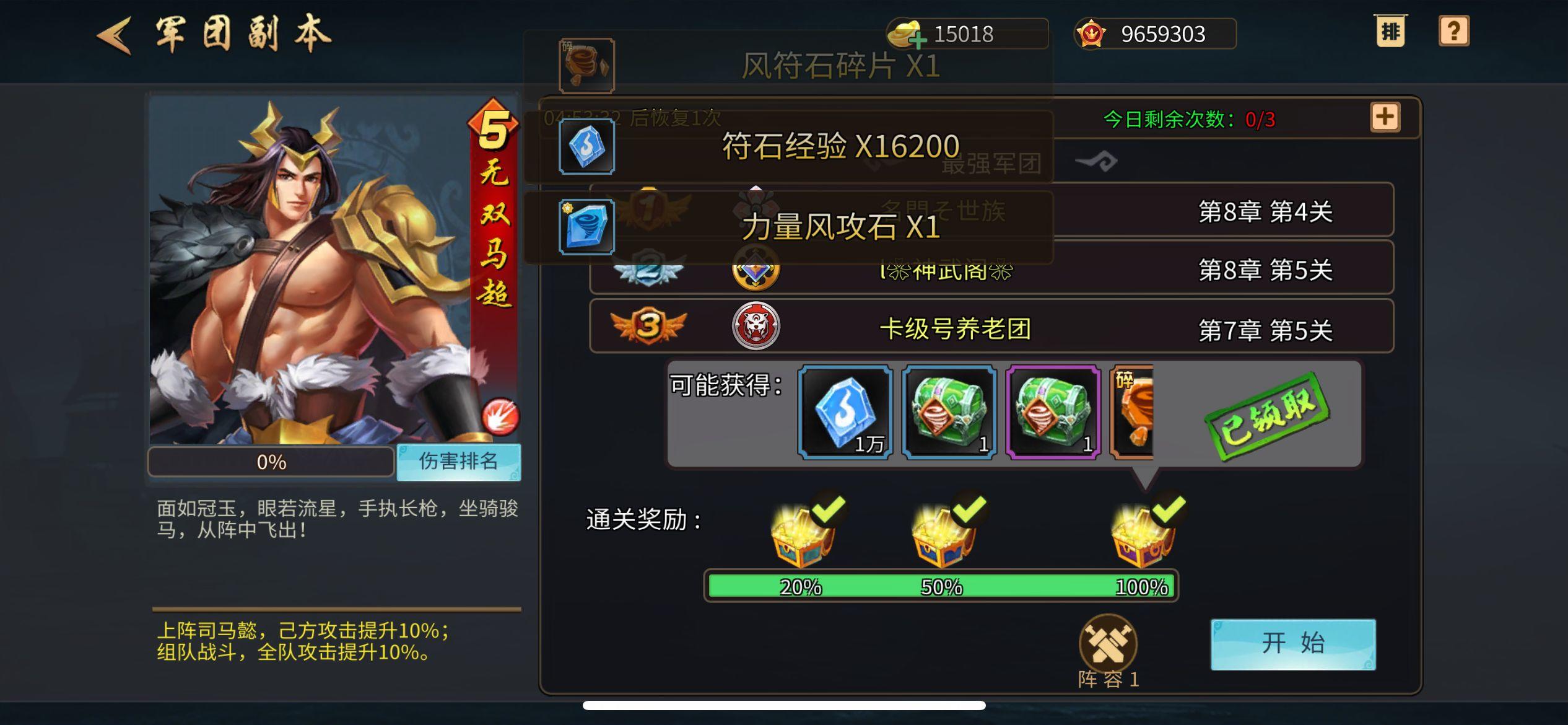Open the 阵容1 lineup icon
The image size is (1568, 725).
1110,644
